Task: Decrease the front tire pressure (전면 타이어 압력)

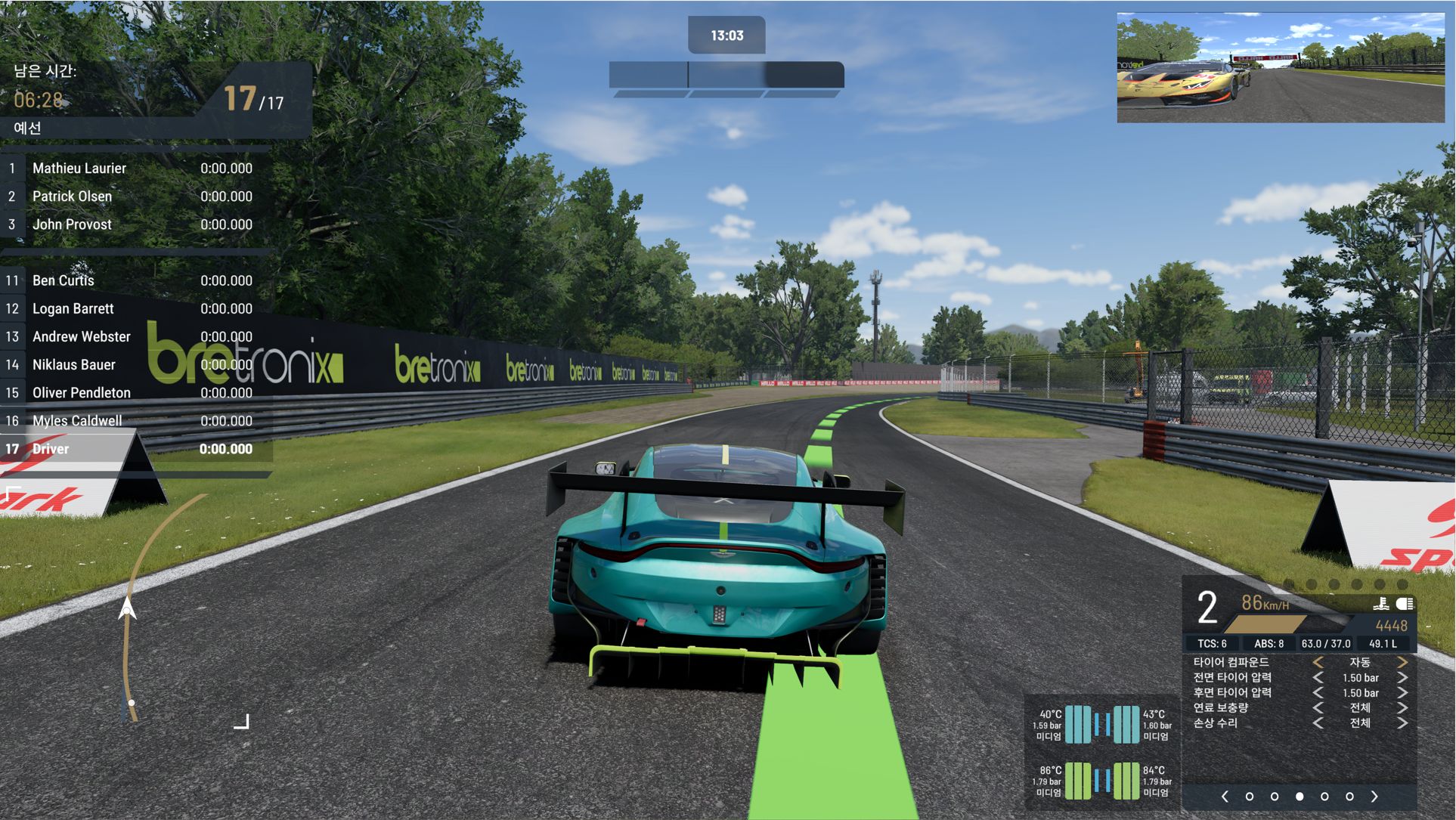Action: point(1318,678)
